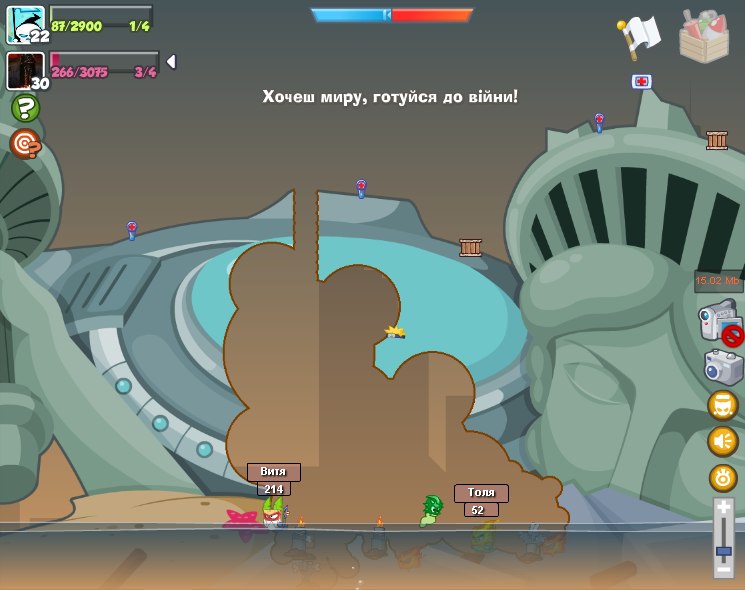Open the green question mark help
This screenshot has width=745, height=590.
(x=25, y=108)
